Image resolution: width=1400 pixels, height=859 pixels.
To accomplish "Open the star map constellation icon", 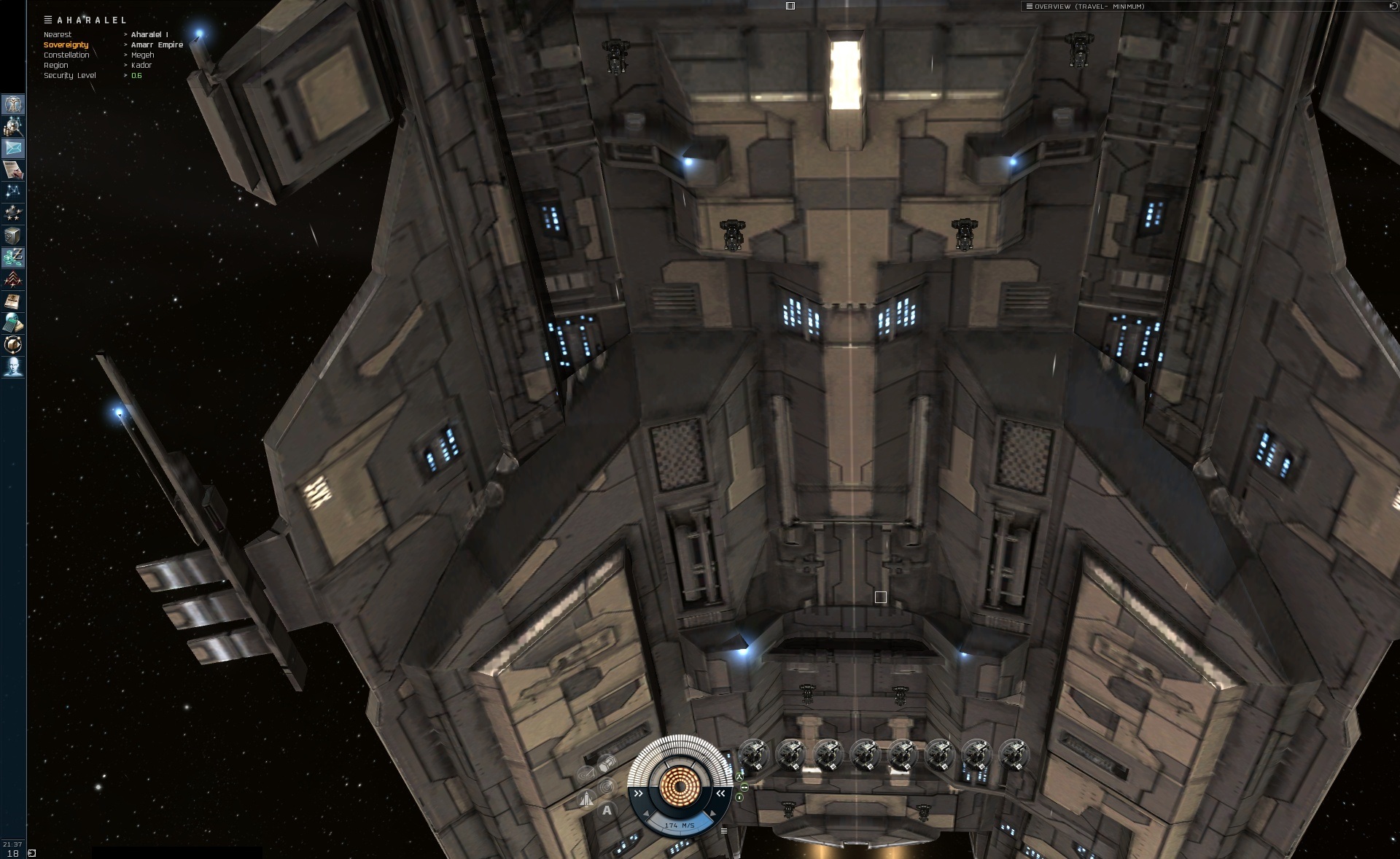I will click(13, 191).
